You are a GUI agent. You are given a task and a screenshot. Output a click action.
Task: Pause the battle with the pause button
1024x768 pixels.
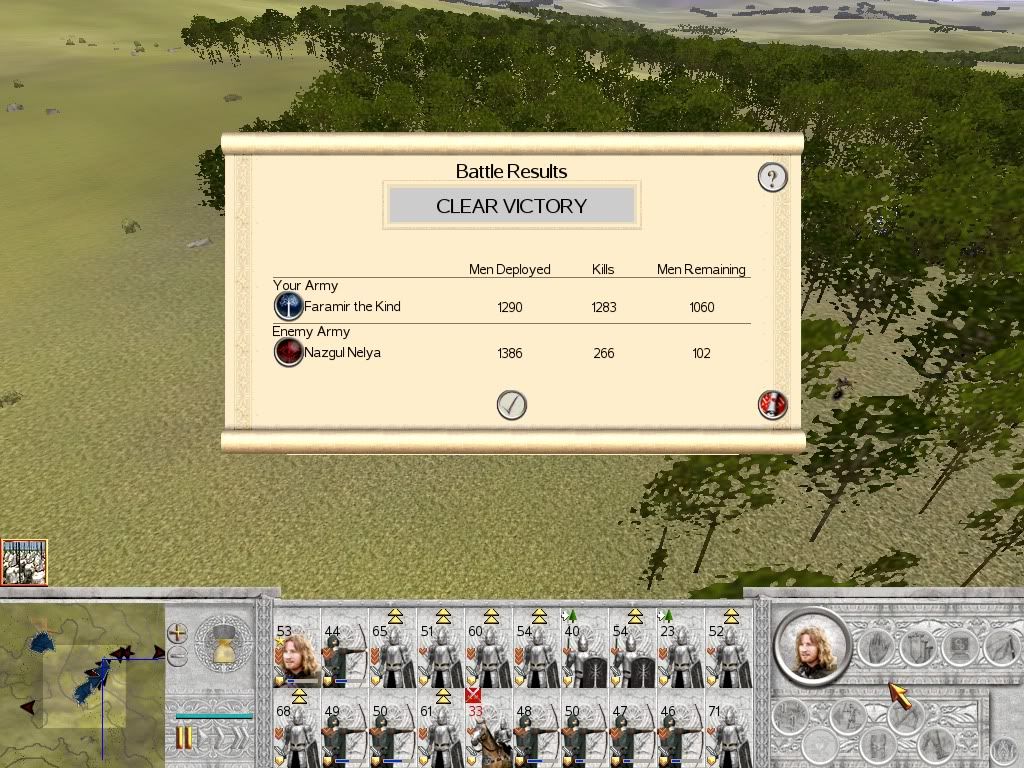click(184, 738)
